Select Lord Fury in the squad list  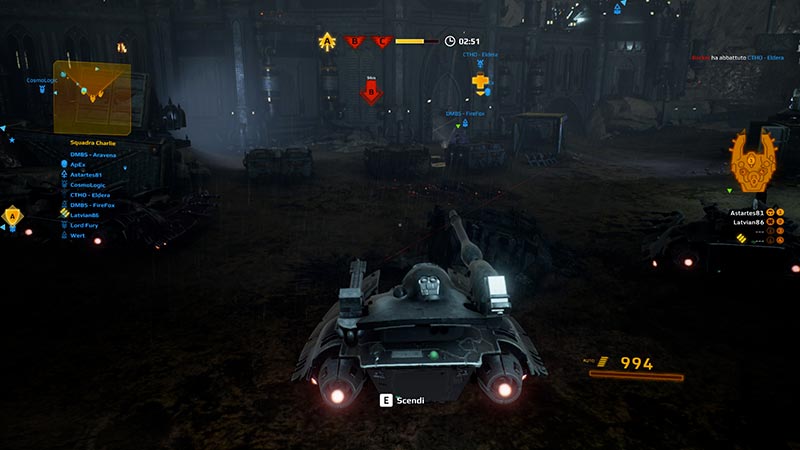point(85,225)
